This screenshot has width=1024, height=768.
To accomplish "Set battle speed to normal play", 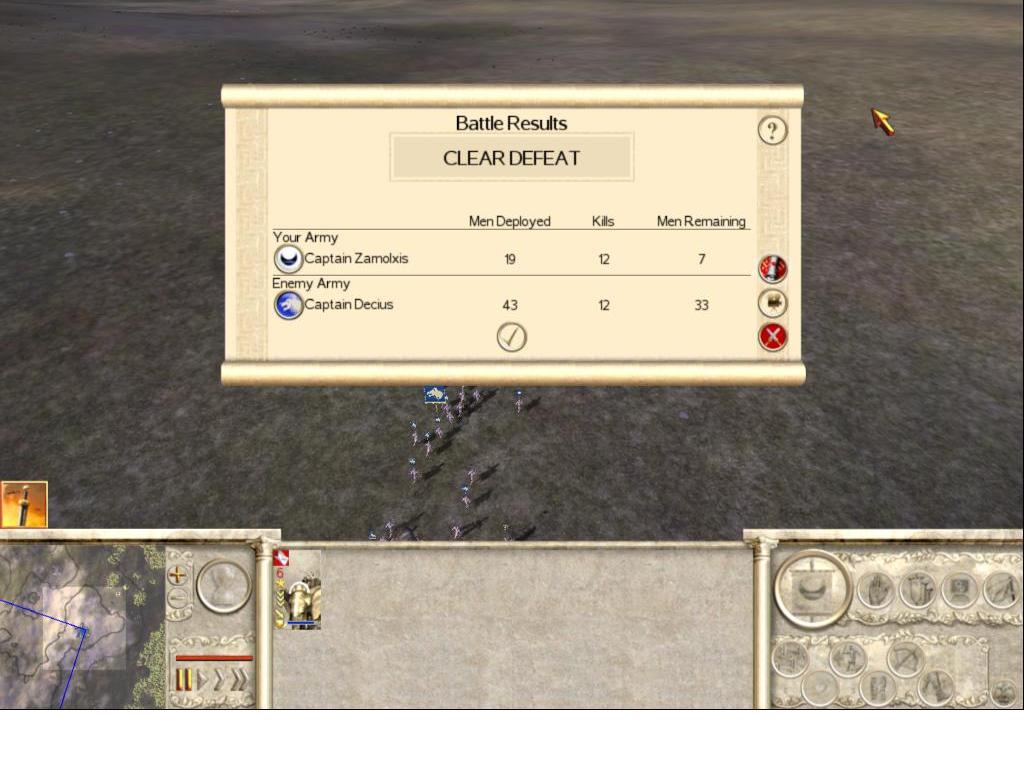I will click(x=201, y=681).
